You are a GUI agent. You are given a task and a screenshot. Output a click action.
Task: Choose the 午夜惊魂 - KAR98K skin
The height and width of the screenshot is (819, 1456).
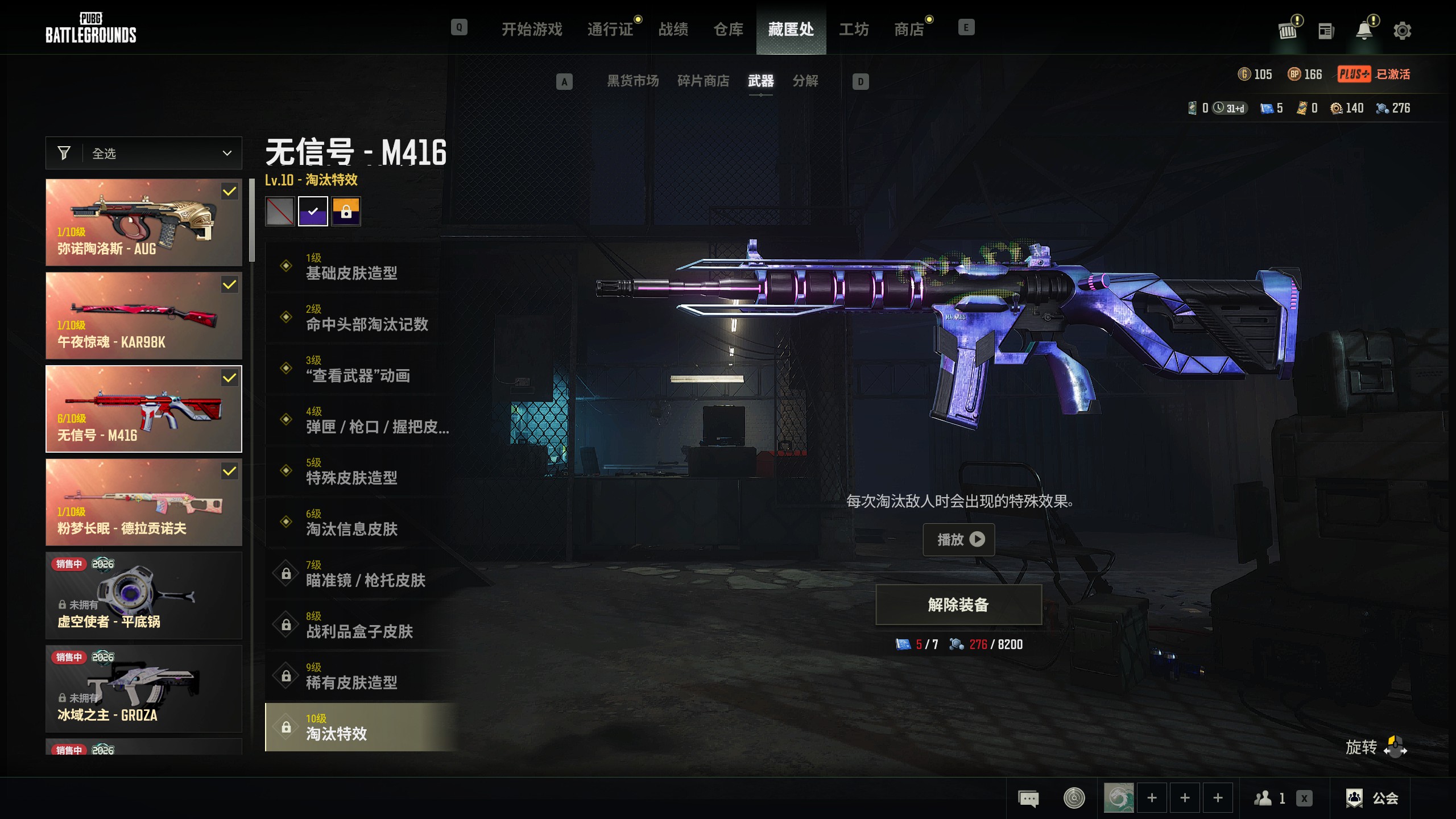tap(144, 316)
